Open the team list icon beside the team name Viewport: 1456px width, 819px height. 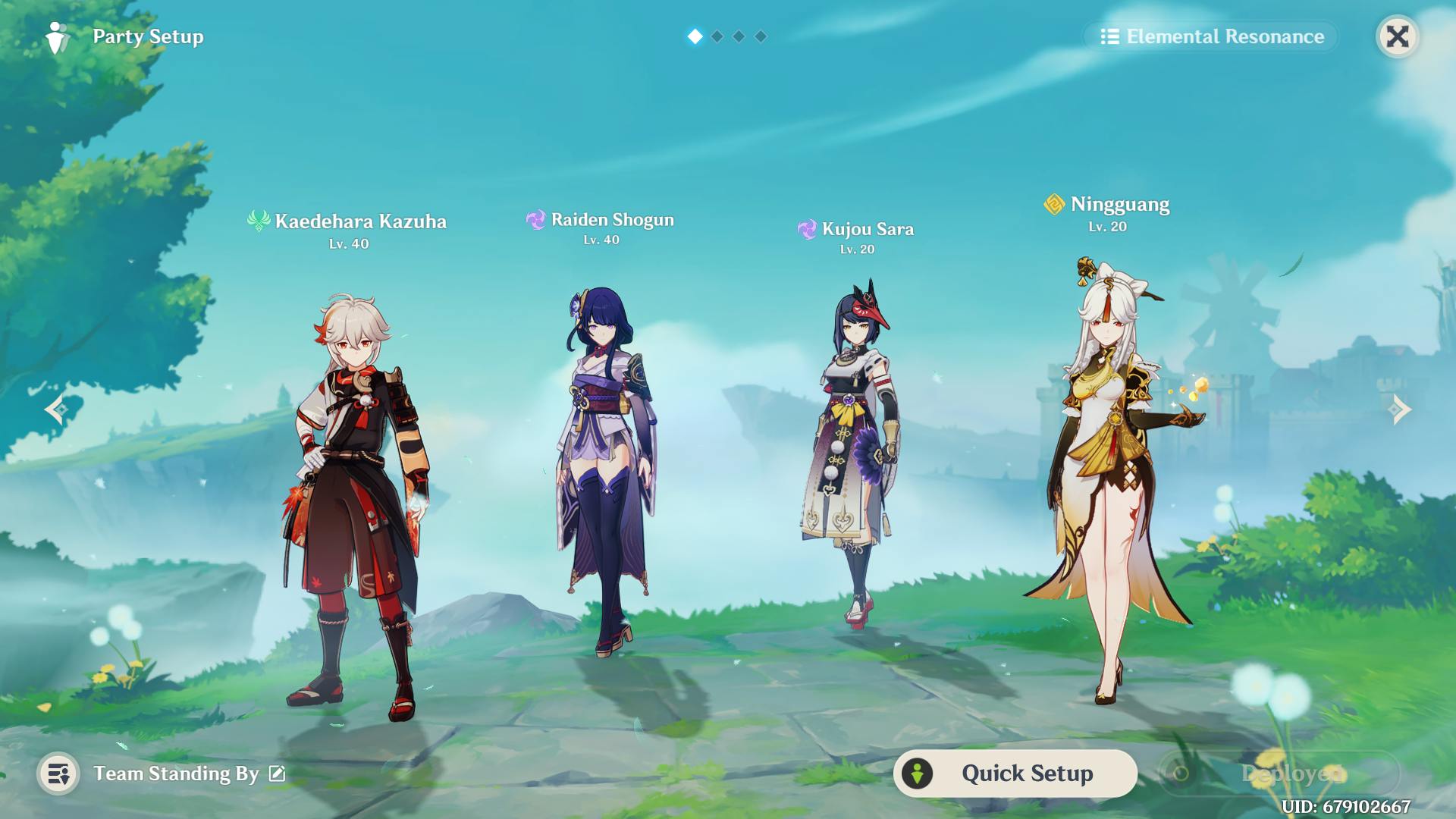click(x=58, y=774)
